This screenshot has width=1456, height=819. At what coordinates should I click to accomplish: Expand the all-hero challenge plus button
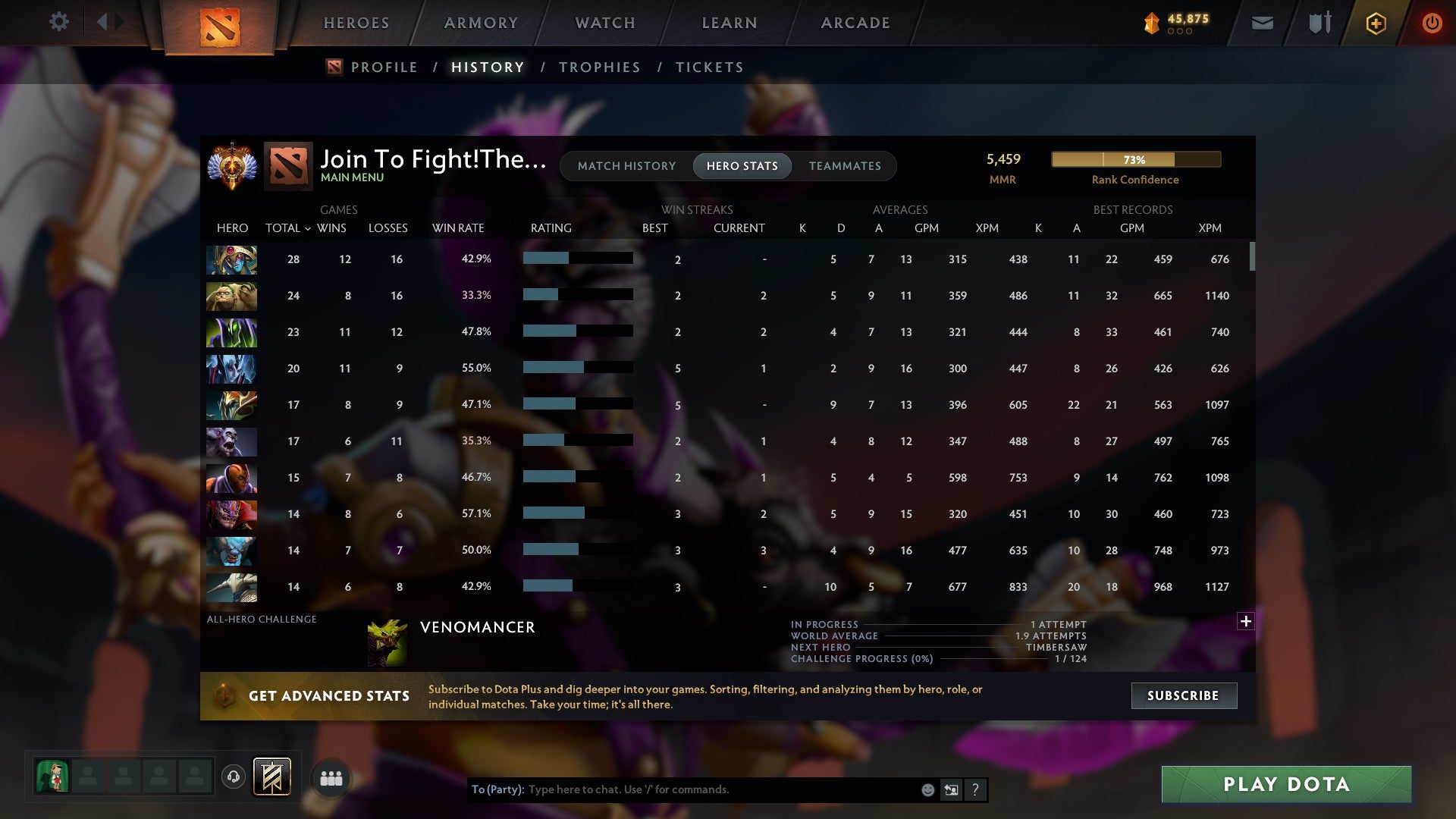click(1244, 621)
